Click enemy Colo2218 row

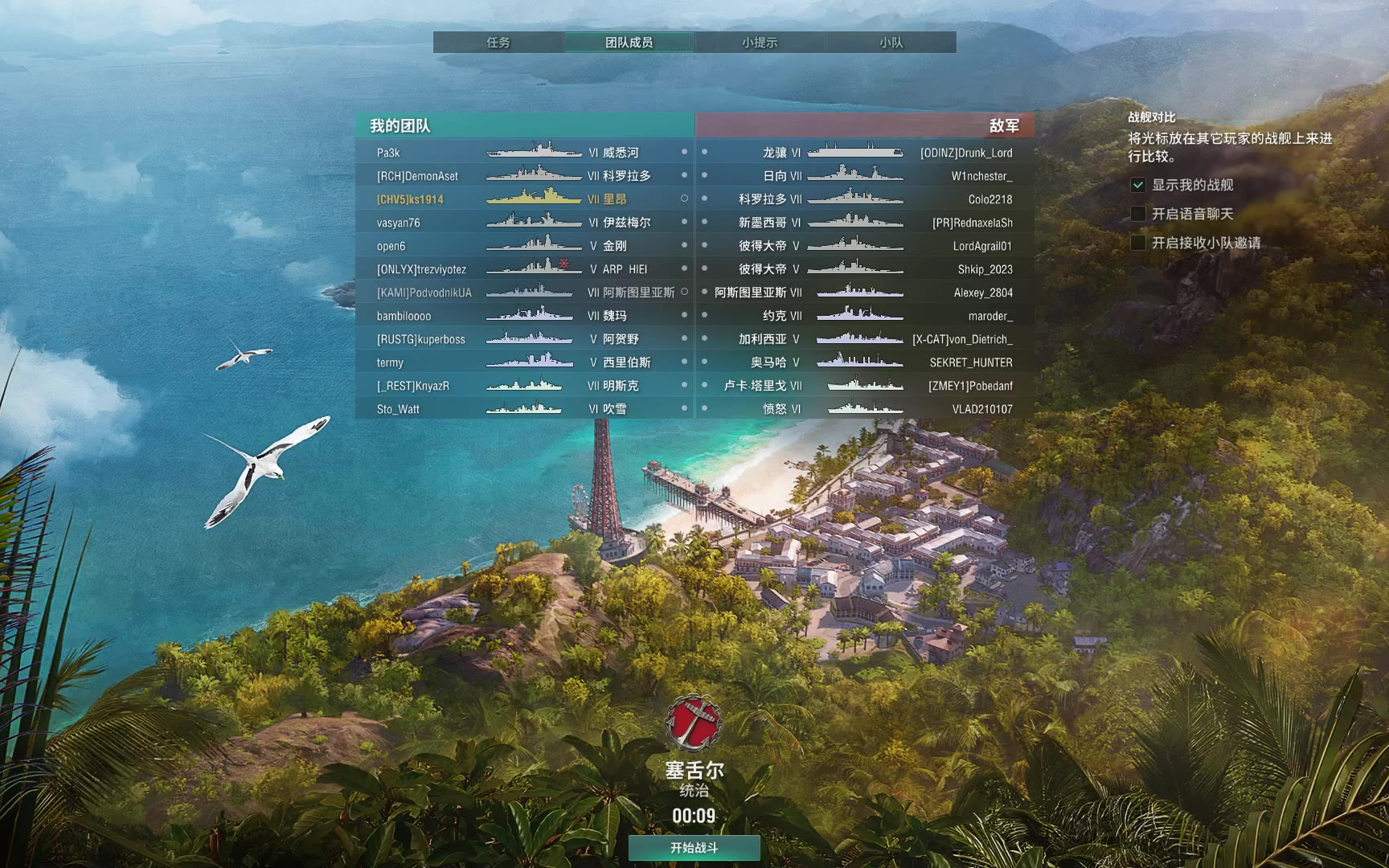click(x=865, y=199)
